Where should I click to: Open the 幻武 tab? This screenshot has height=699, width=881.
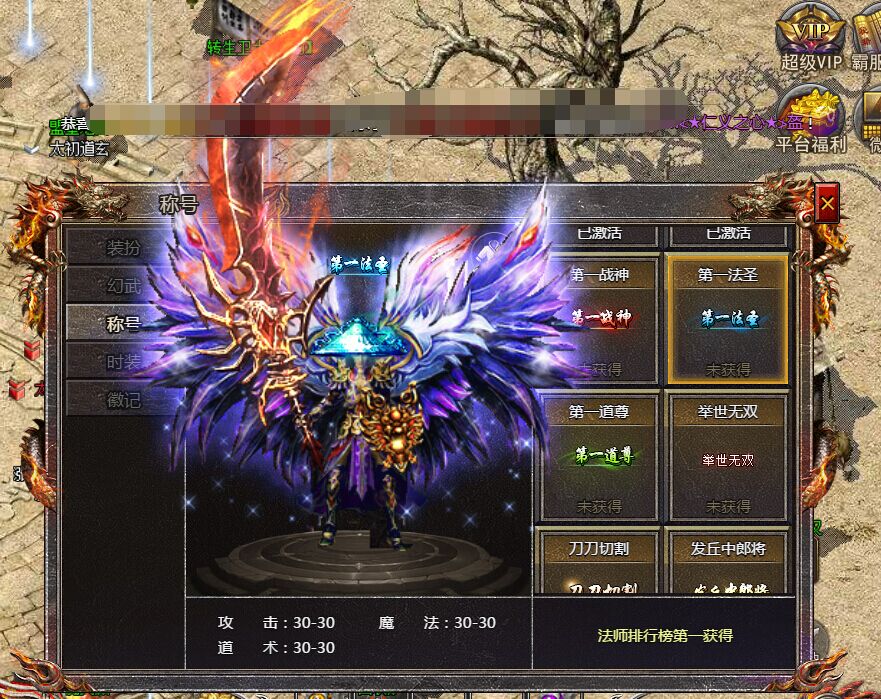point(124,285)
